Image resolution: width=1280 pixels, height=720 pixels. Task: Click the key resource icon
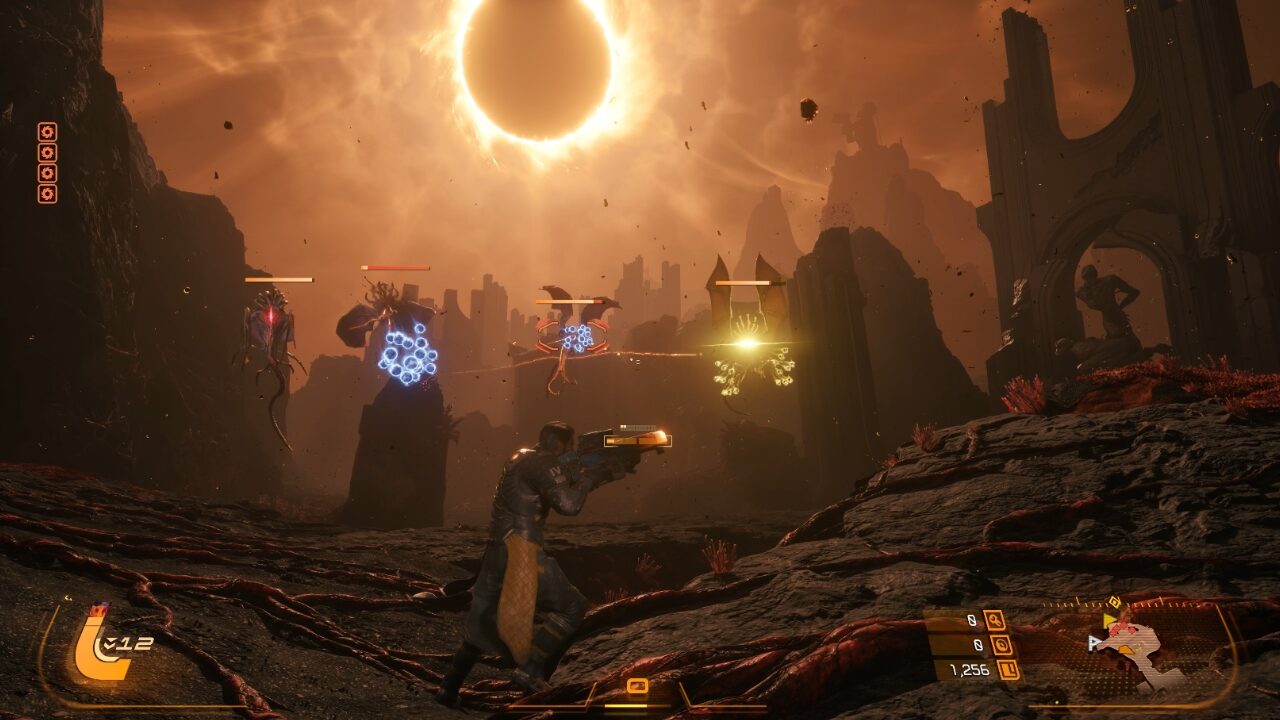[994, 621]
